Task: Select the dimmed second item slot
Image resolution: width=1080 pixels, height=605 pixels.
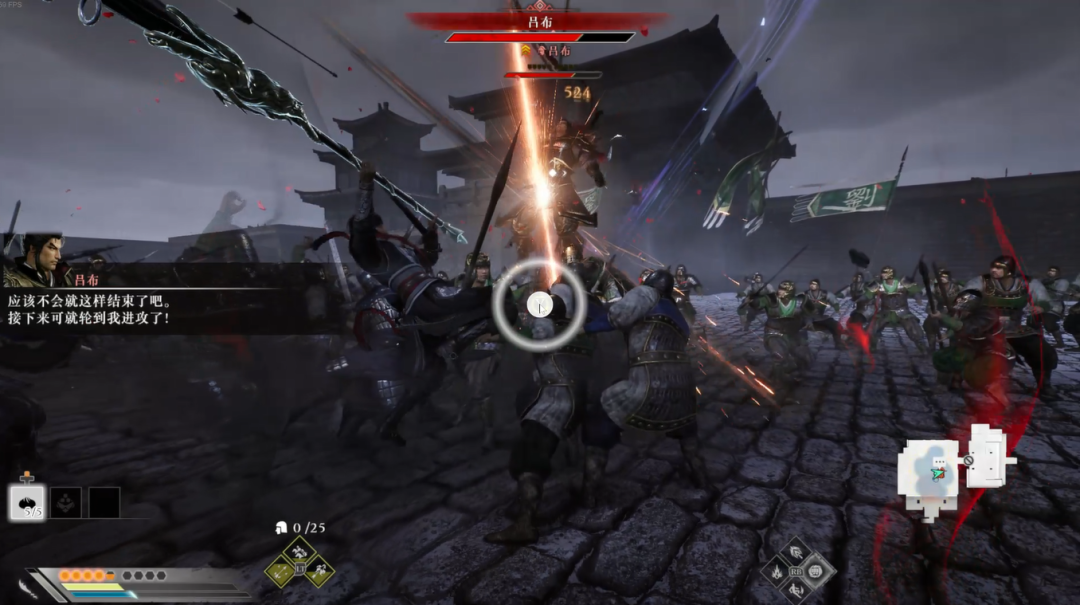Action: pyautogui.click(x=66, y=502)
